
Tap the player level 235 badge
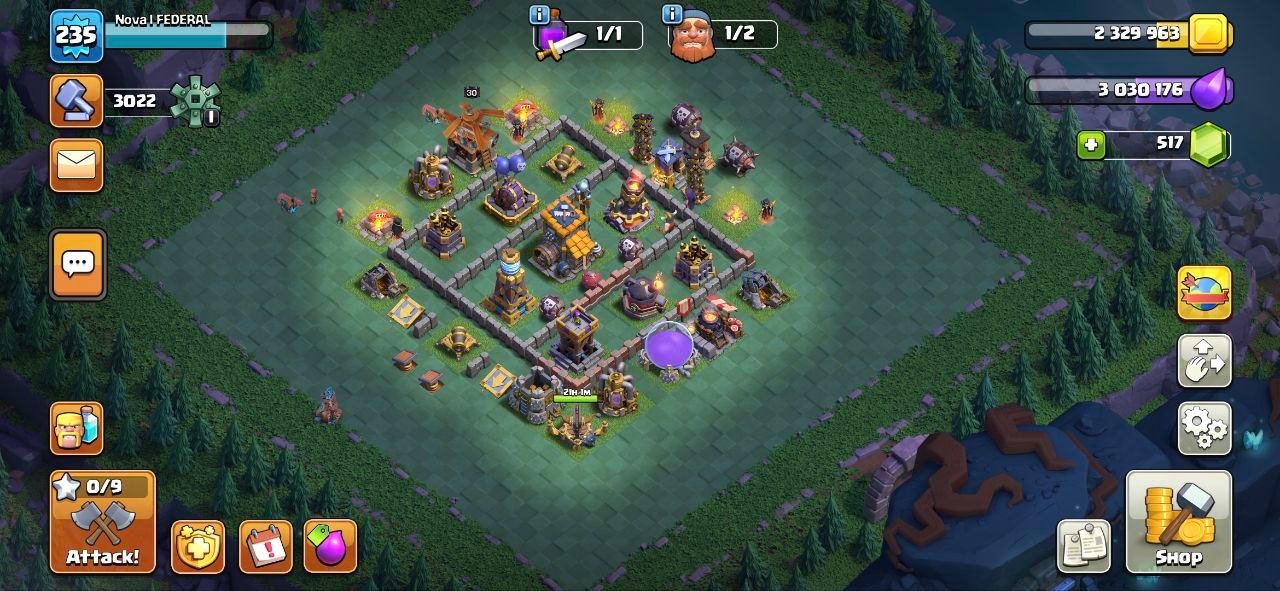pos(76,37)
